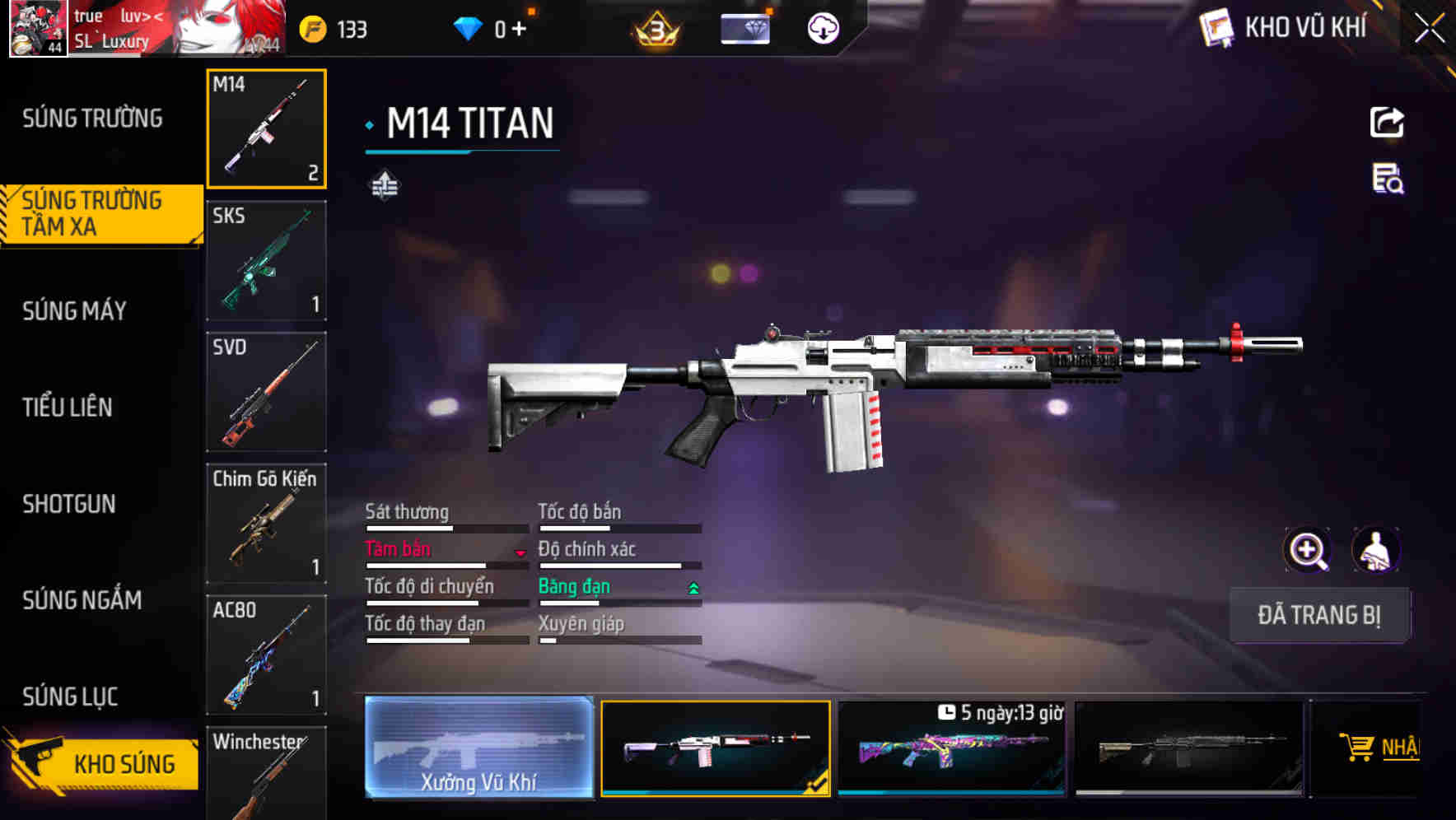Choose the Súng Lục category

pos(71,697)
